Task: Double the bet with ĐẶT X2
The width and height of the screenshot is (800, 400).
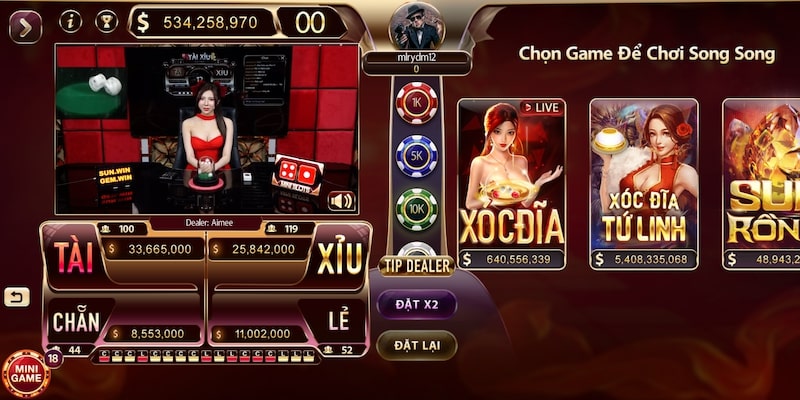Action: coord(417,303)
